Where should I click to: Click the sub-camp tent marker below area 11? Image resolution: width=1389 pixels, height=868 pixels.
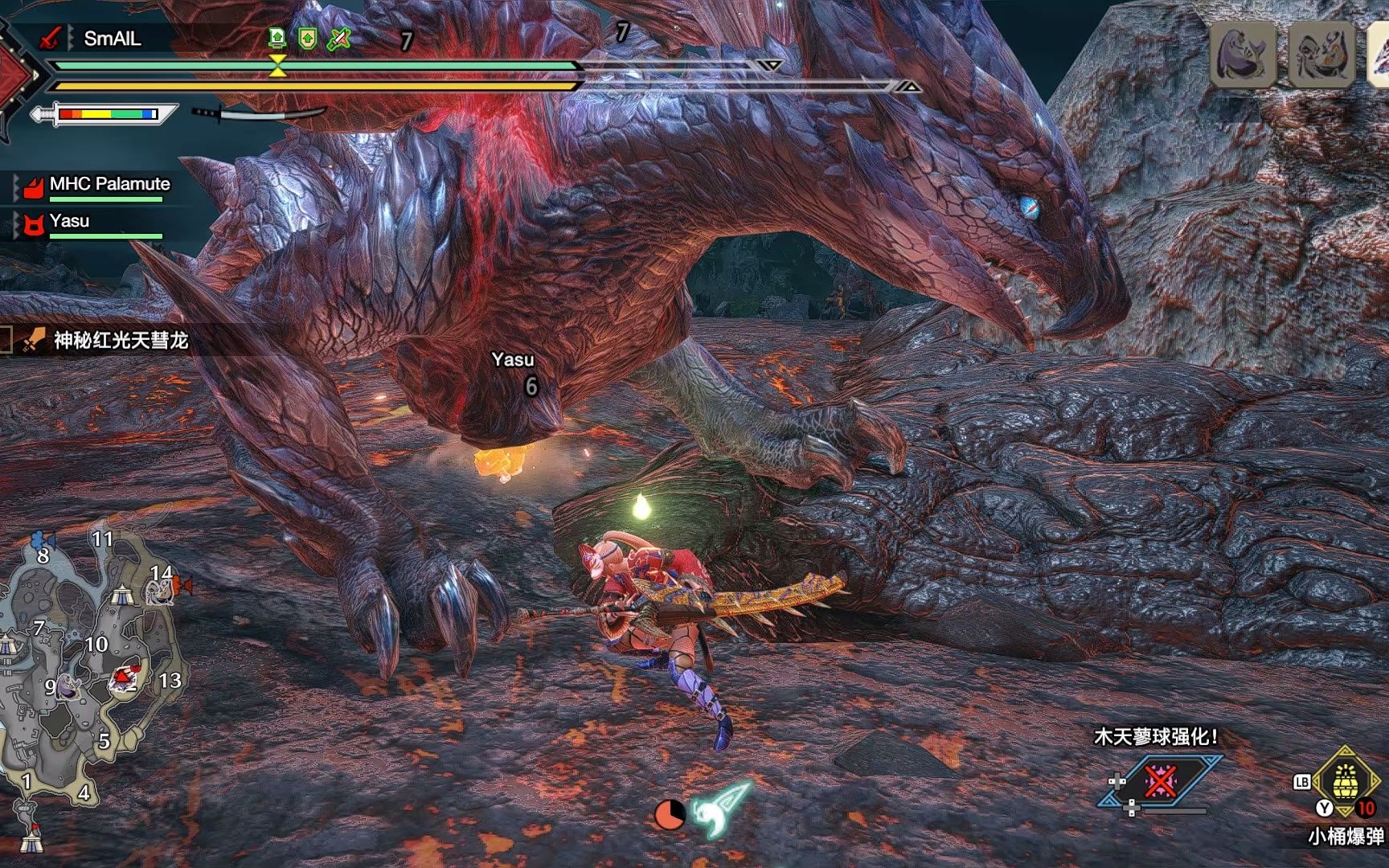pos(121,596)
